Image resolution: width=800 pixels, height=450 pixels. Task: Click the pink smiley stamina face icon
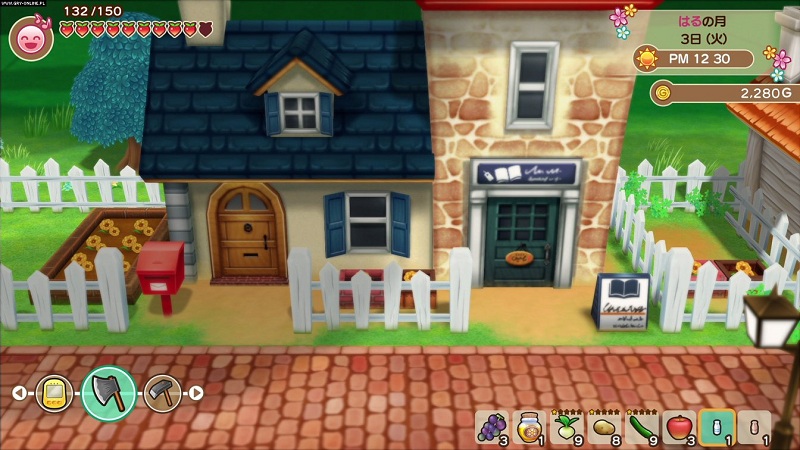coord(31,38)
